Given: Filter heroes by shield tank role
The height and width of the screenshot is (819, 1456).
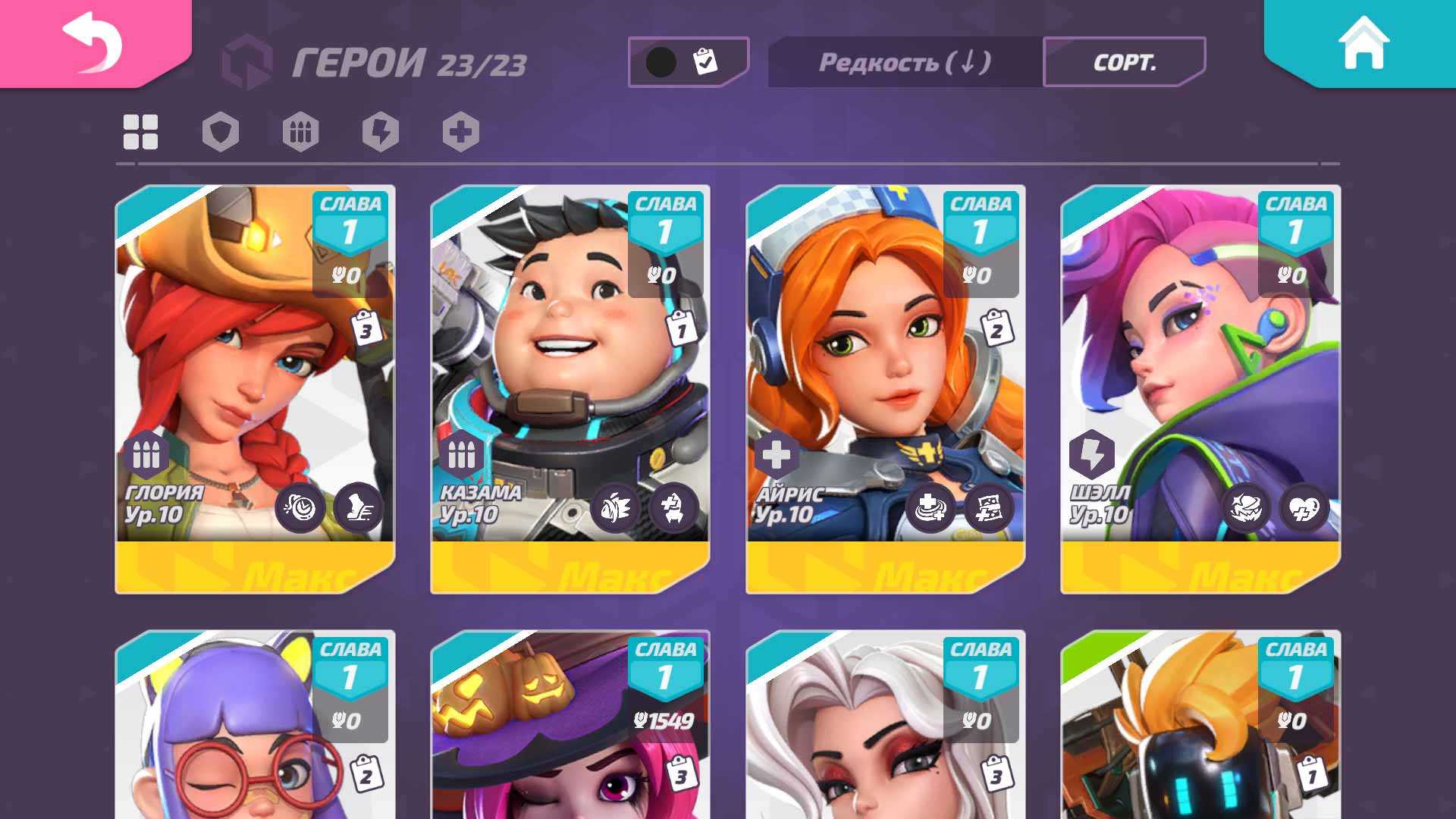Looking at the screenshot, I should point(221,132).
